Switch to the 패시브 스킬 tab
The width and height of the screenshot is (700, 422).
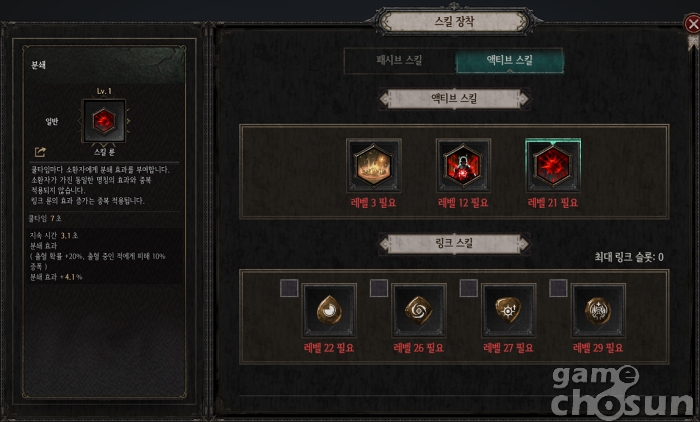398,60
